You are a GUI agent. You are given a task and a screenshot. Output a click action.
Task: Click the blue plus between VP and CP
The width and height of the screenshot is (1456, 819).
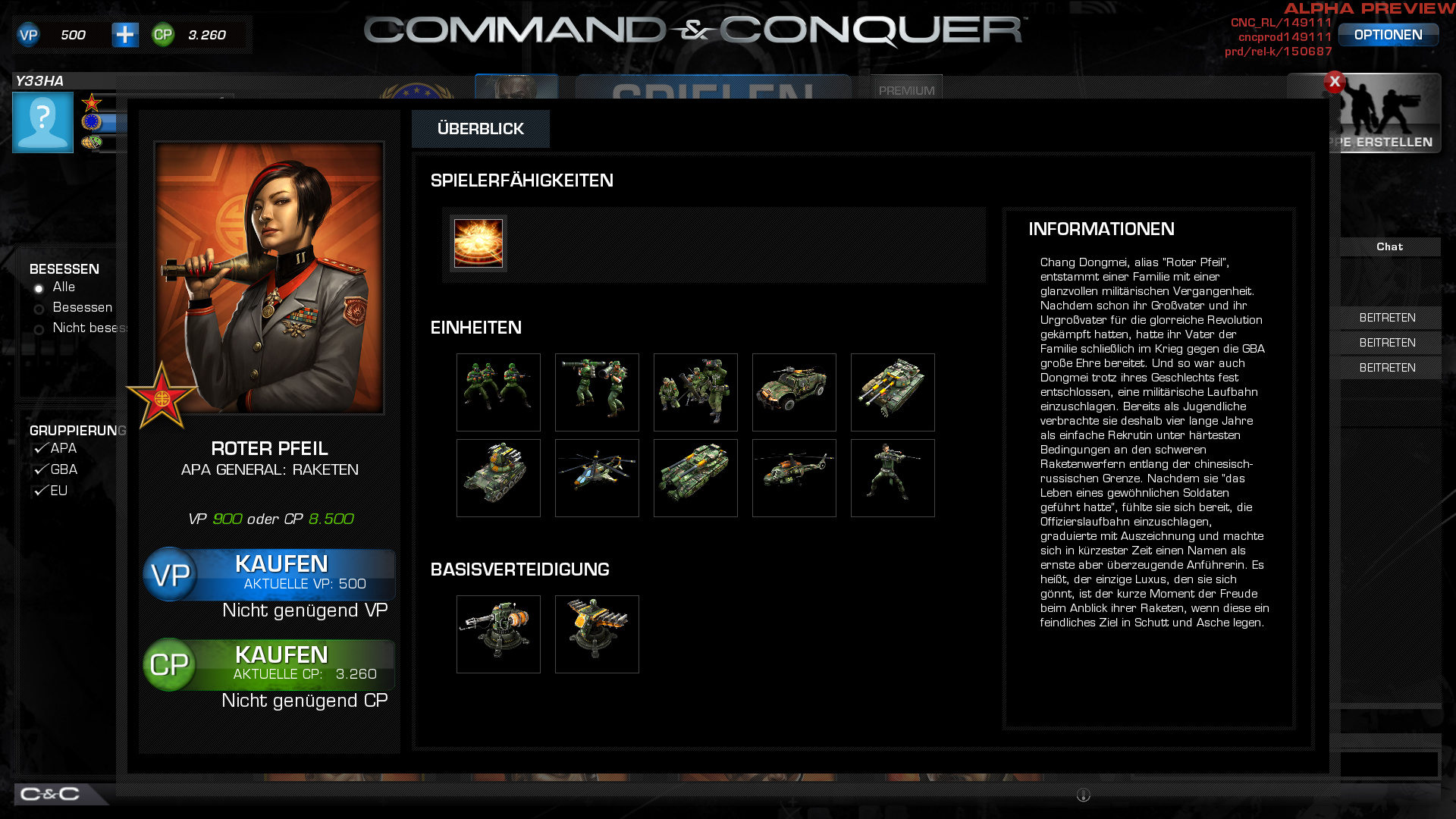[x=126, y=34]
